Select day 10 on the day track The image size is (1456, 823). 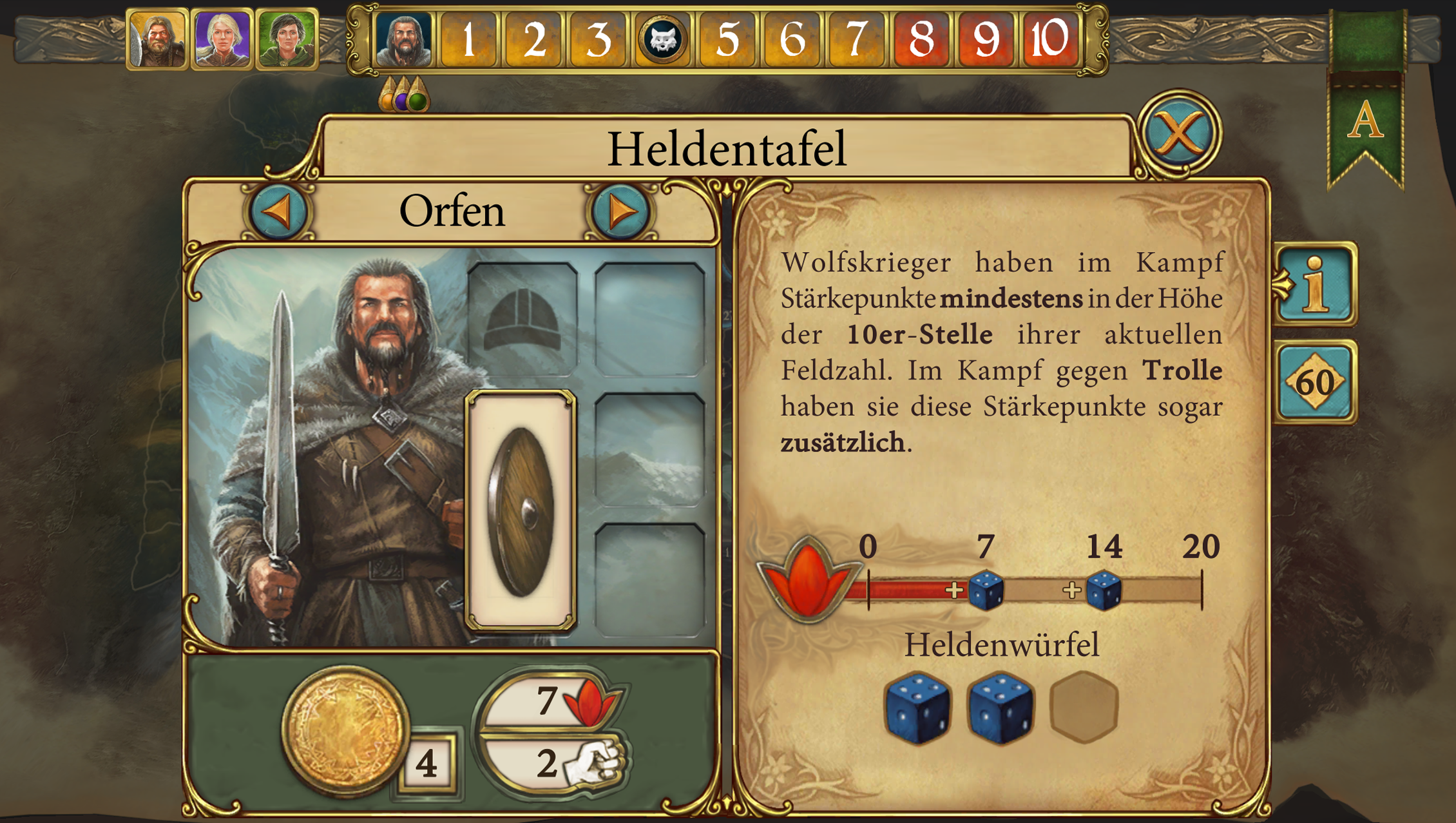(x=1048, y=39)
